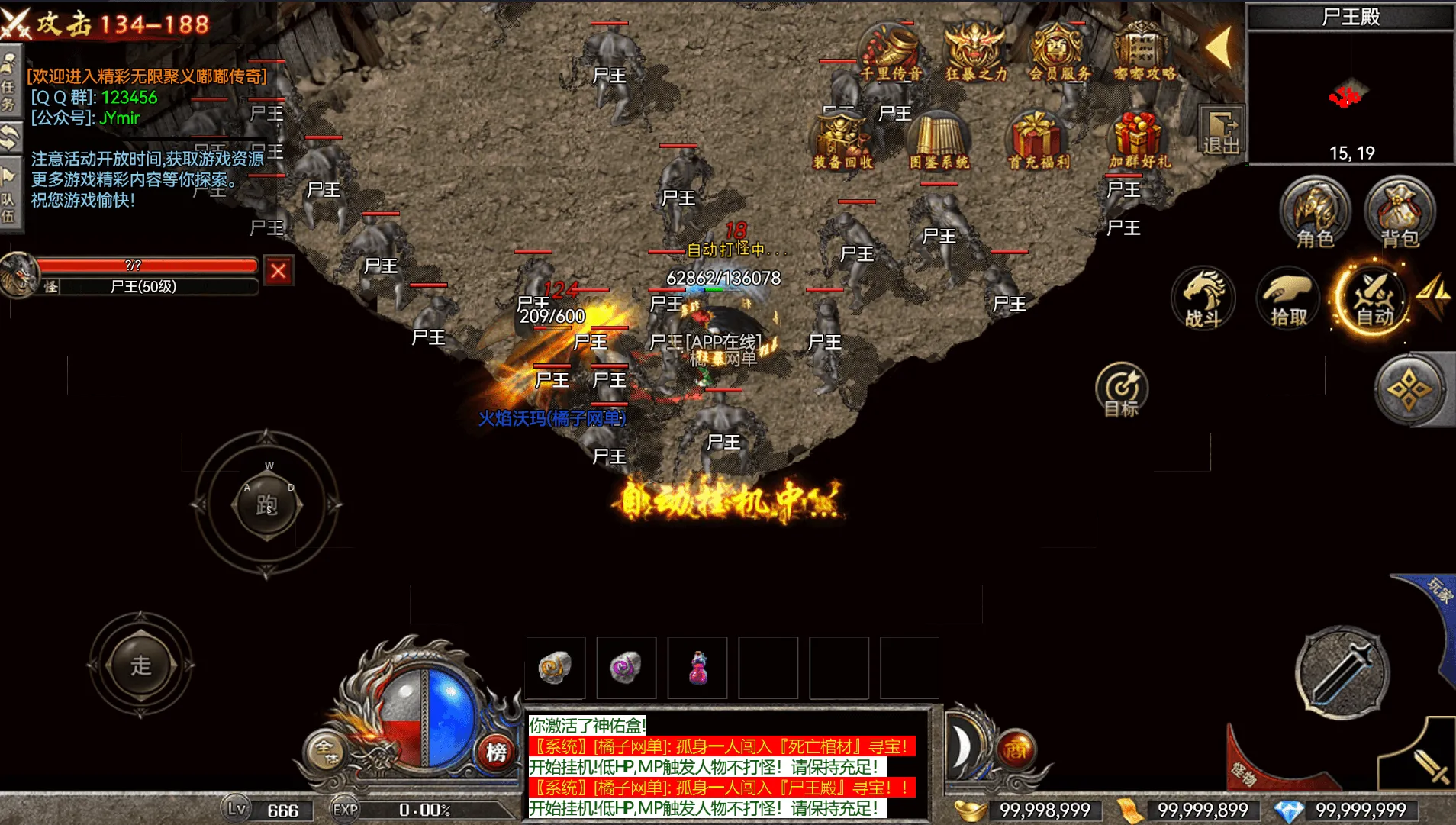
Task: Open the 榜 ranking button
Action: [x=497, y=752]
